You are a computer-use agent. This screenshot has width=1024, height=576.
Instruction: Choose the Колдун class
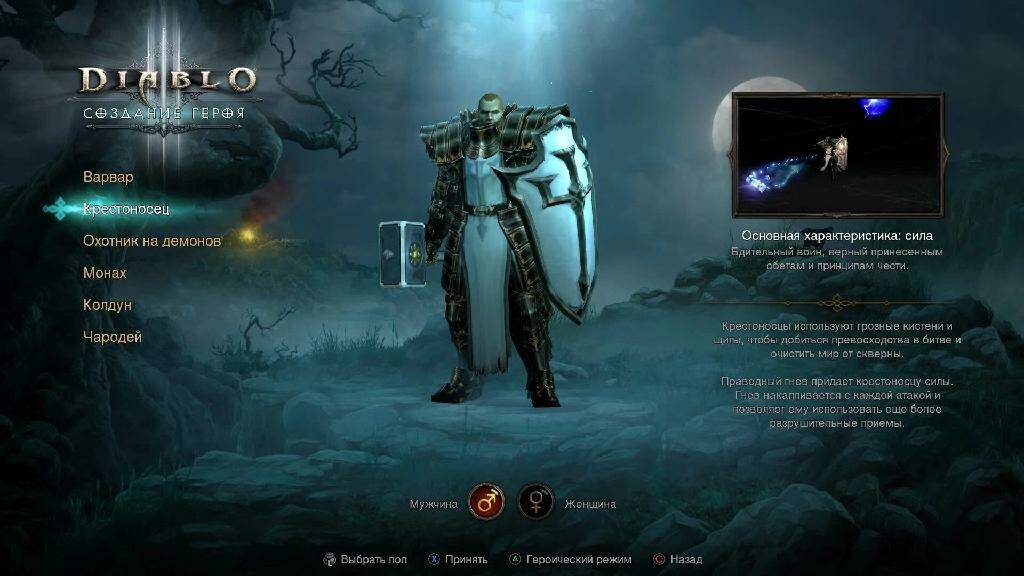coord(107,305)
